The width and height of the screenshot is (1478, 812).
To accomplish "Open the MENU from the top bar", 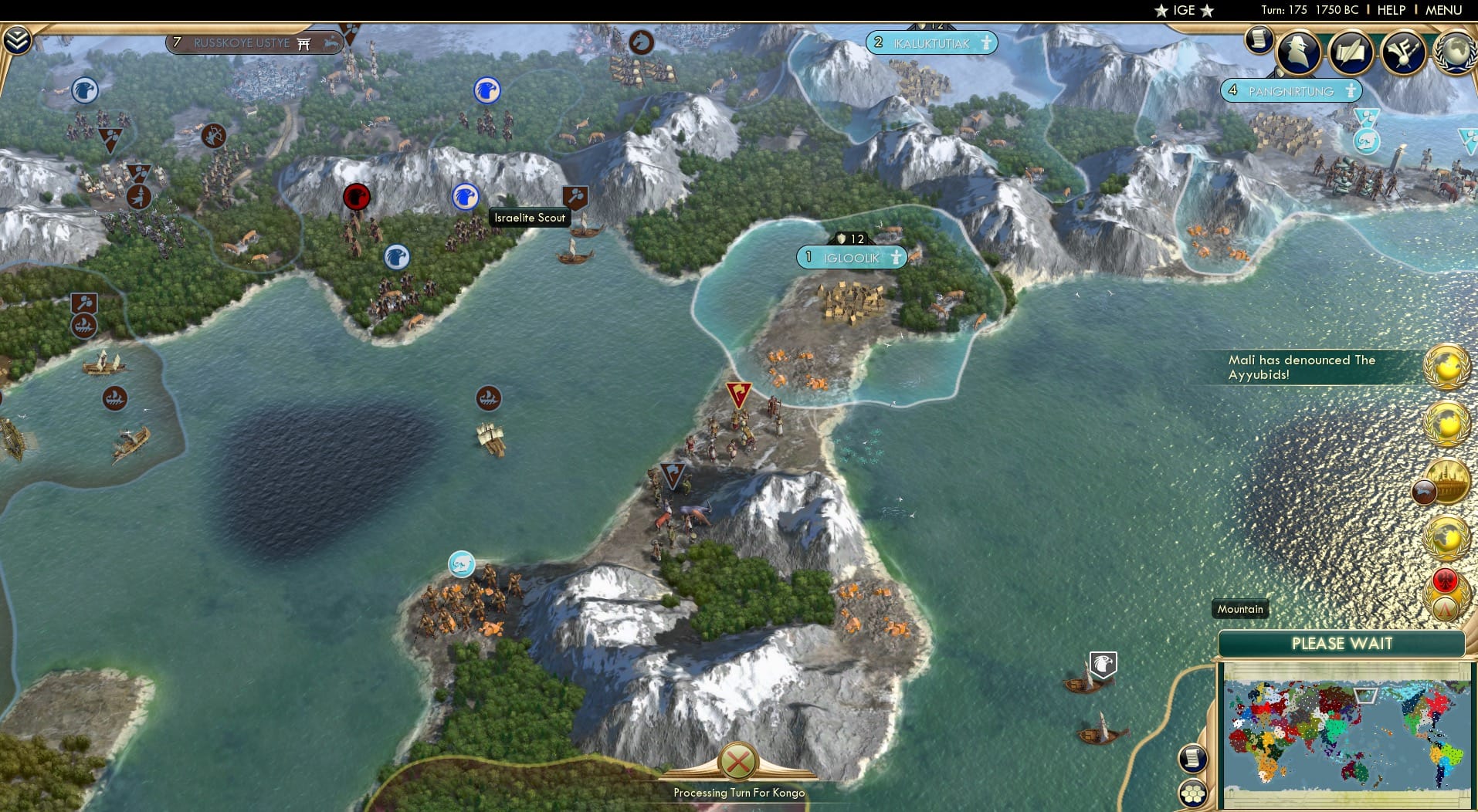I will coord(1442,10).
